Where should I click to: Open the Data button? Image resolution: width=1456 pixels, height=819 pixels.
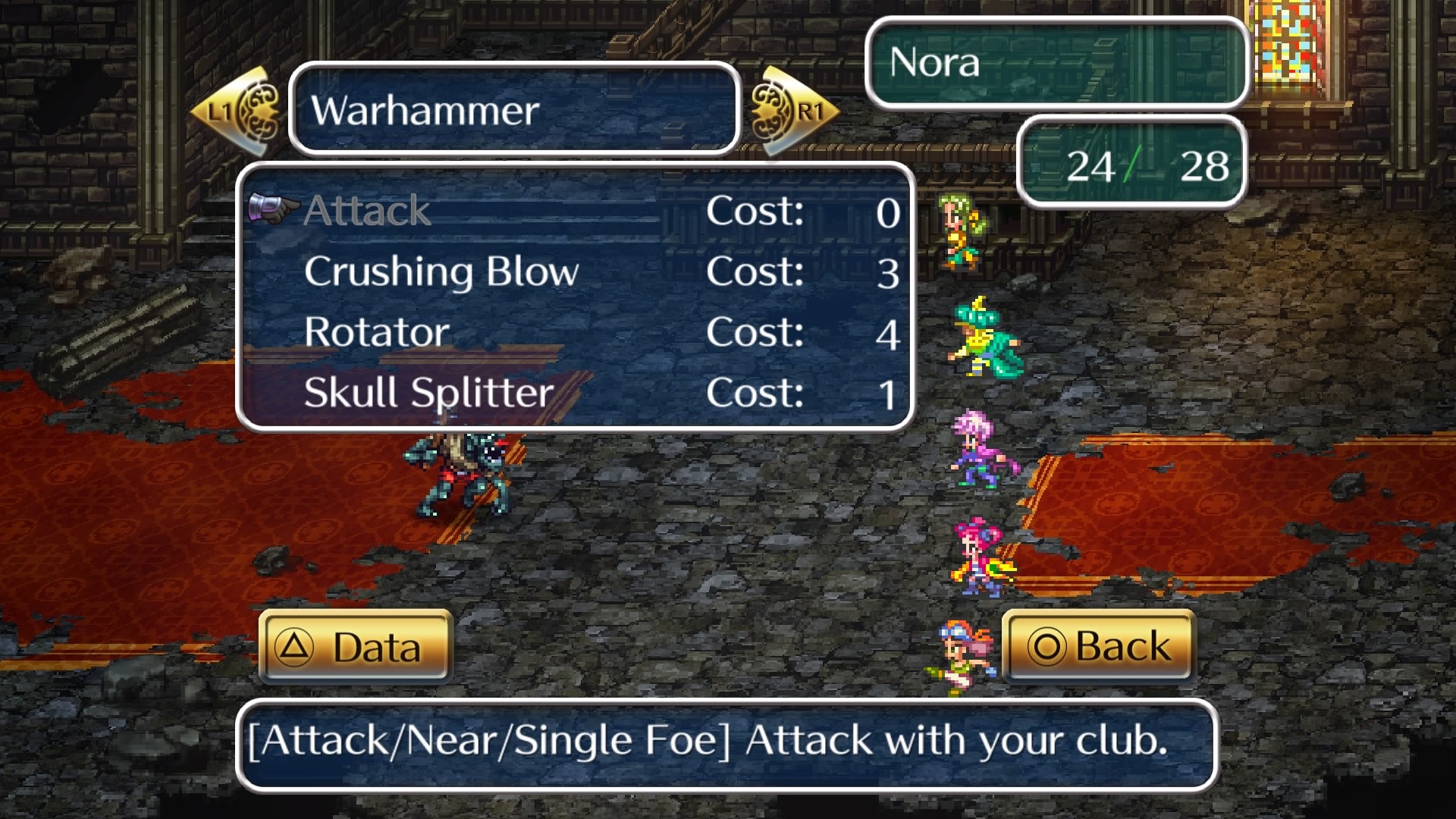pos(356,647)
